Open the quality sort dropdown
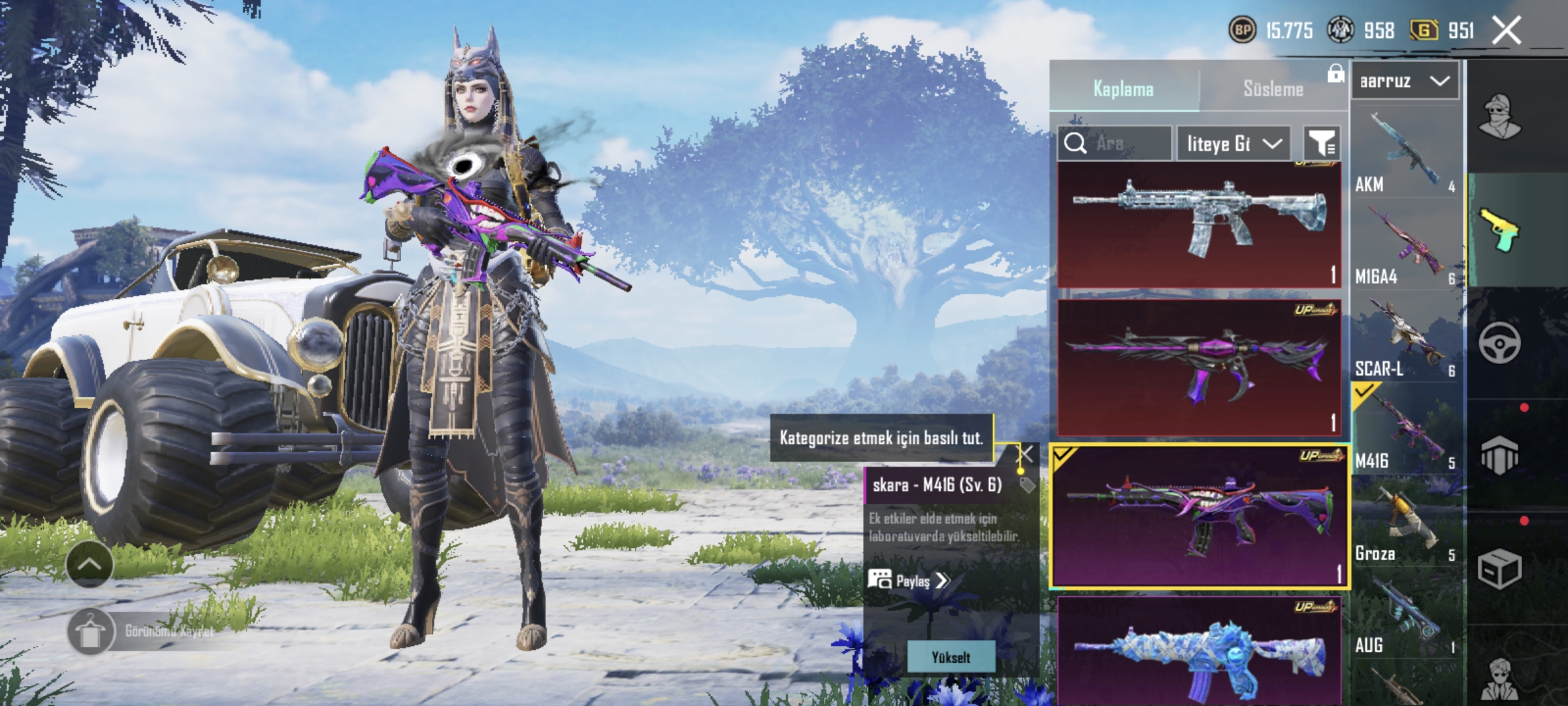Viewport: 1568px width, 706px height. tap(1233, 143)
